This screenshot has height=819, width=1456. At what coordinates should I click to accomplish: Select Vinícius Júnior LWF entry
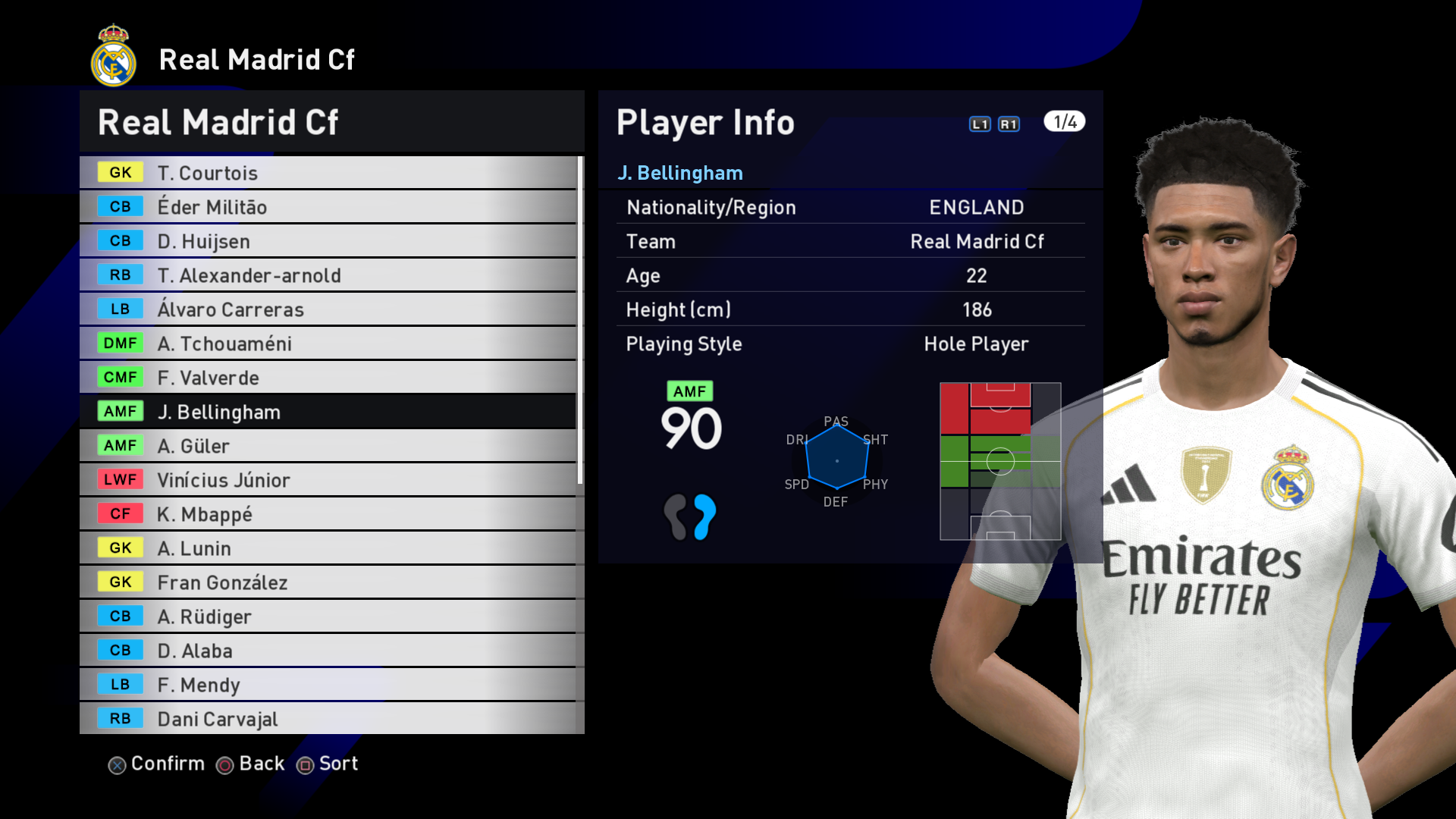point(328,480)
